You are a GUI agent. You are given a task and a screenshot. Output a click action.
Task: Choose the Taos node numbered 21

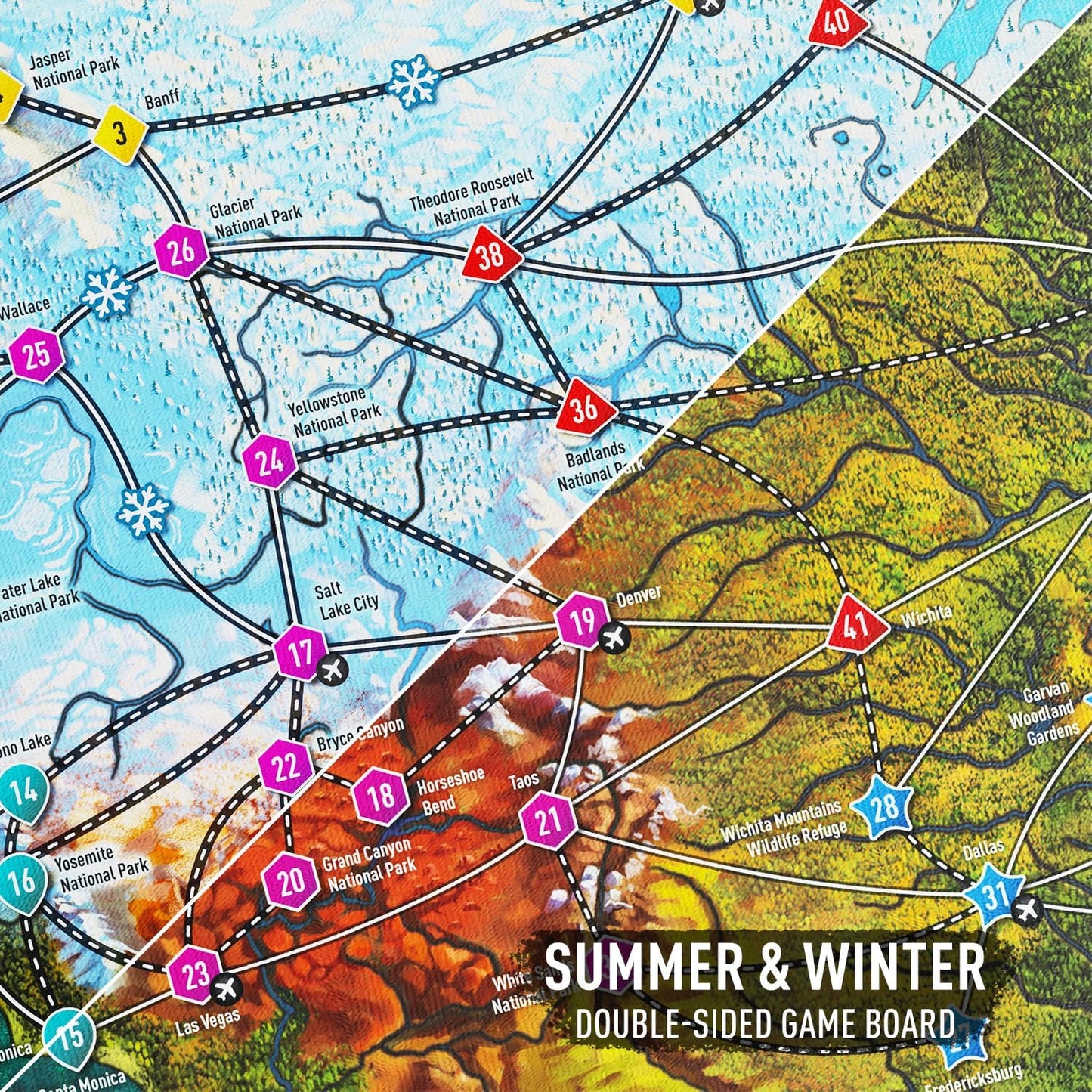click(x=549, y=821)
